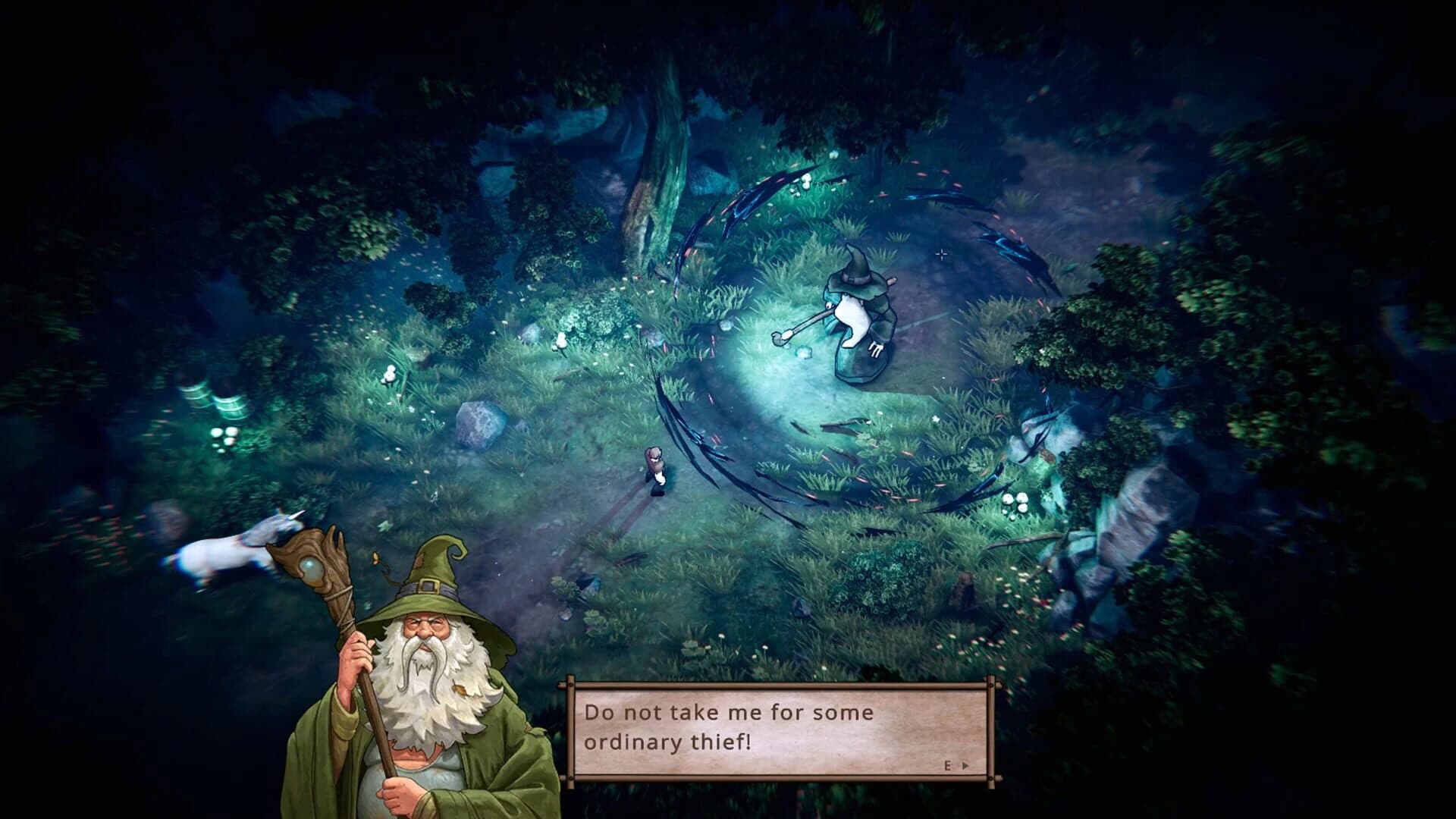Screen dimensions: 1456x819
Task: Click the arrow advance indicator next to E
Action: [965, 766]
